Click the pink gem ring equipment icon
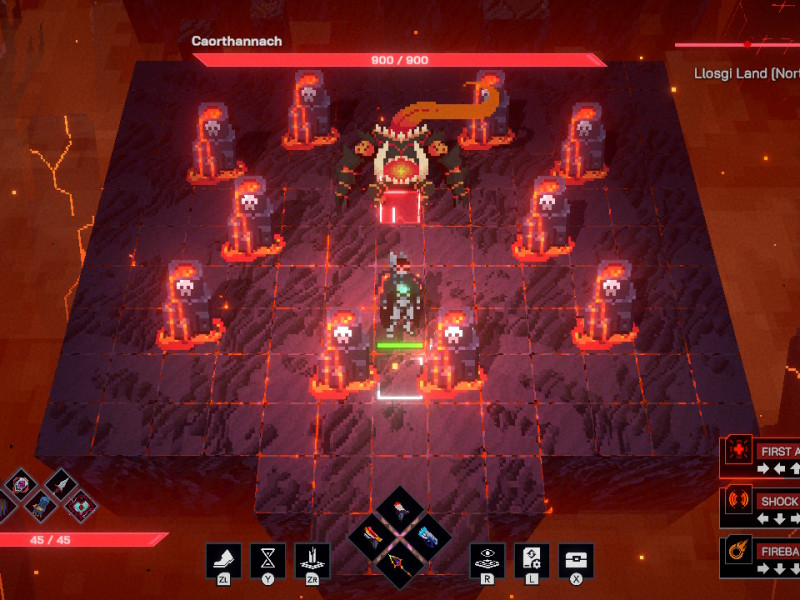This screenshot has height=600, width=800. click(19, 486)
